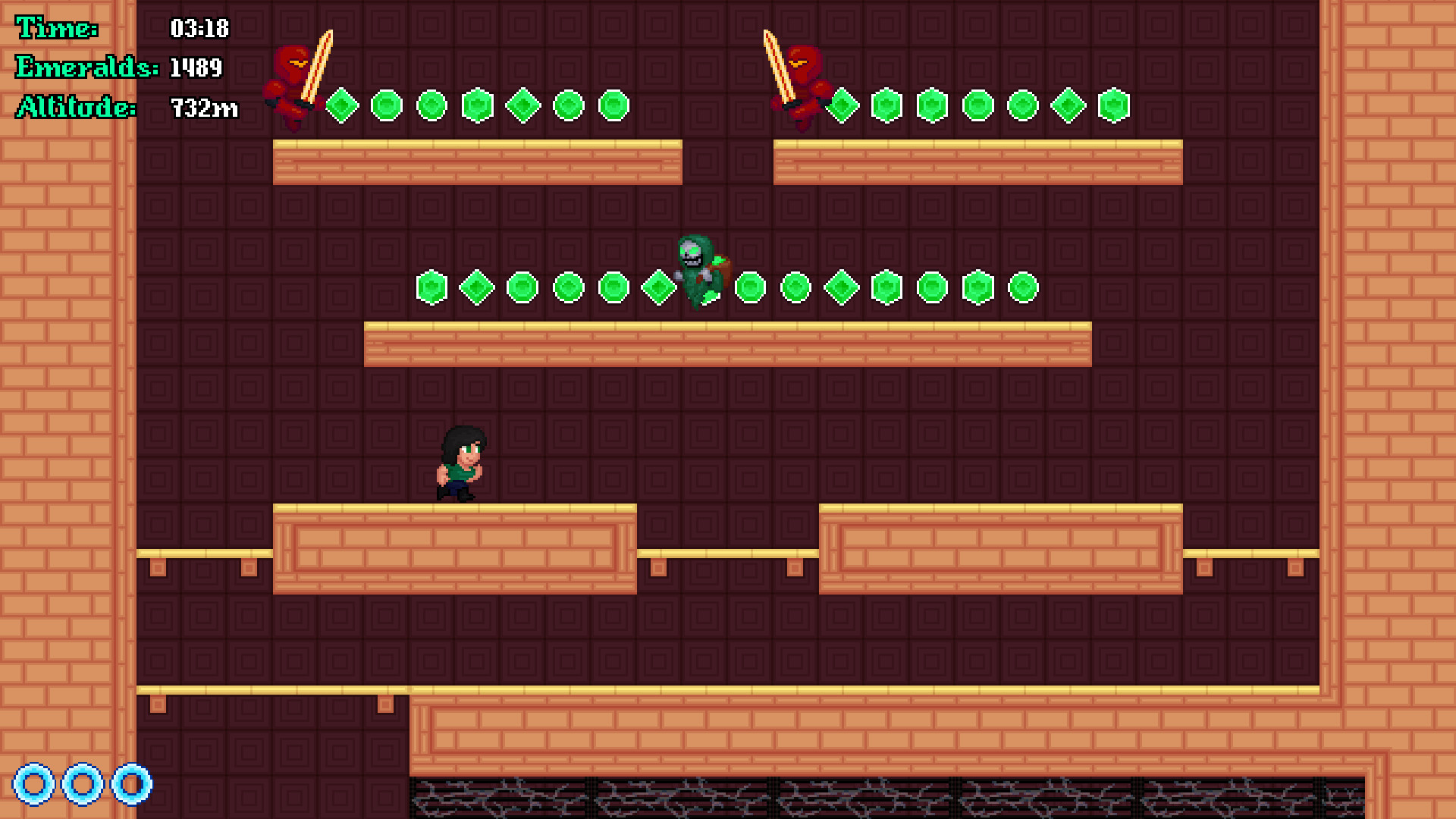Click the emerald counter showing 1489
Image resolution: width=1456 pixels, height=819 pixels.
pos(196,69)
